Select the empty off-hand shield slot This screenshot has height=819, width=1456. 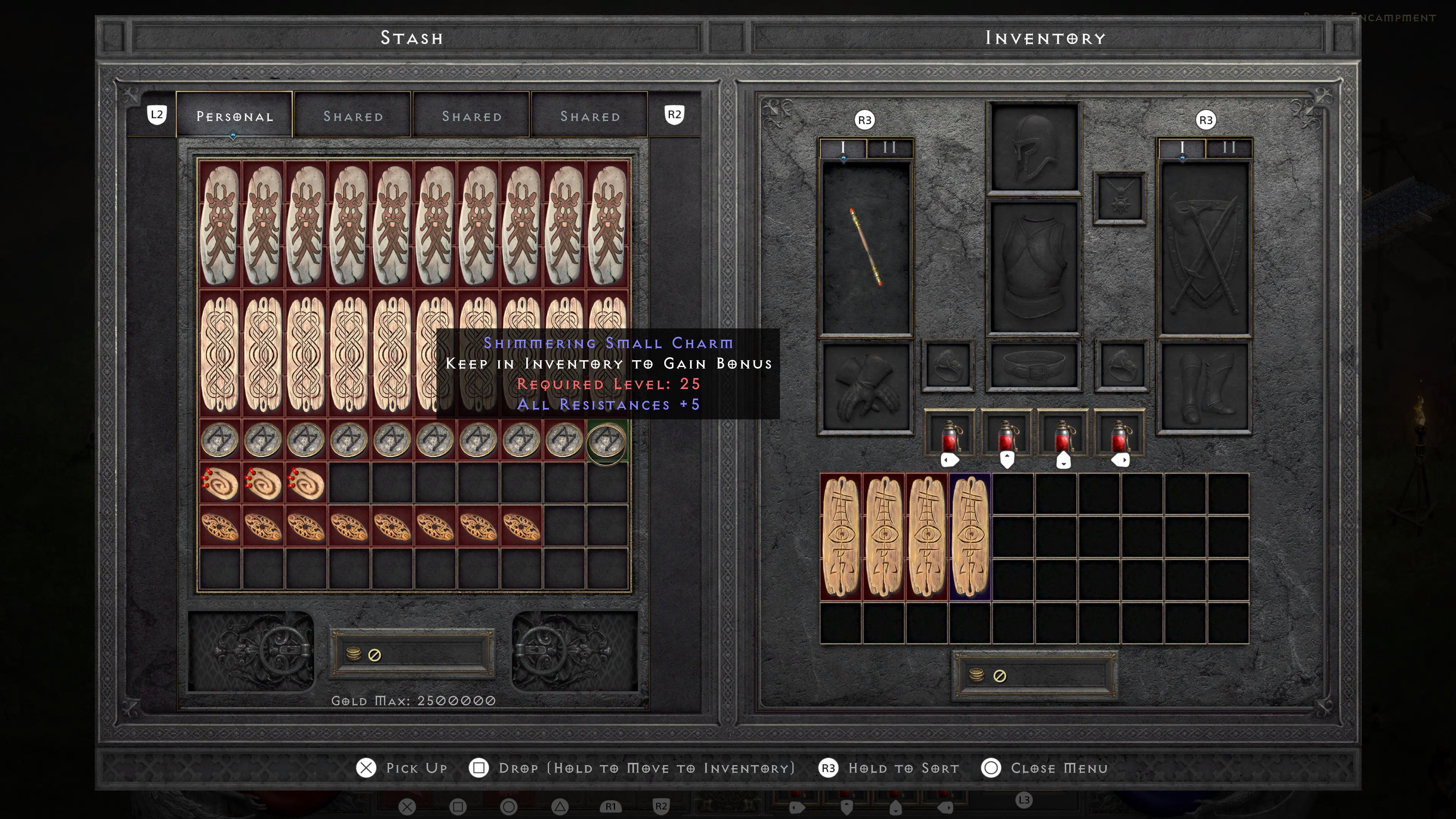coord(1204,248)
